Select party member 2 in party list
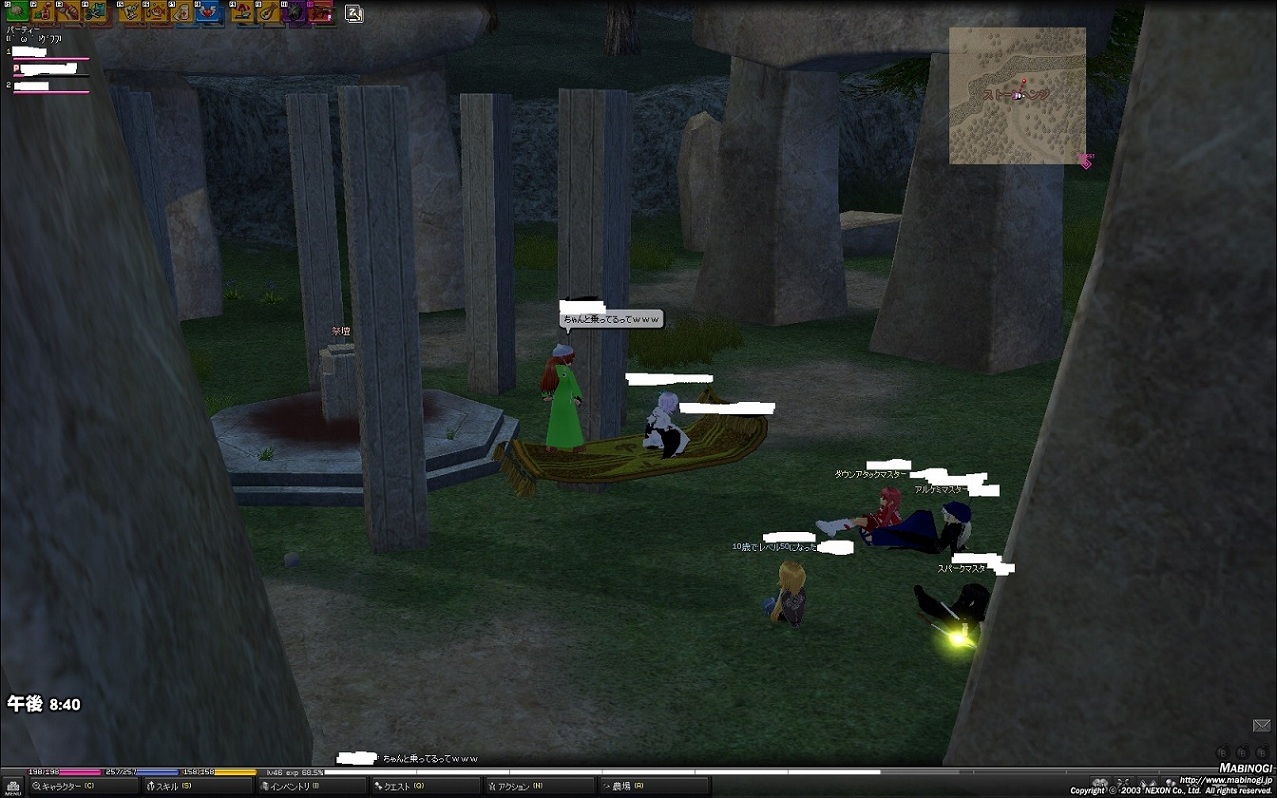 (32, 86)
